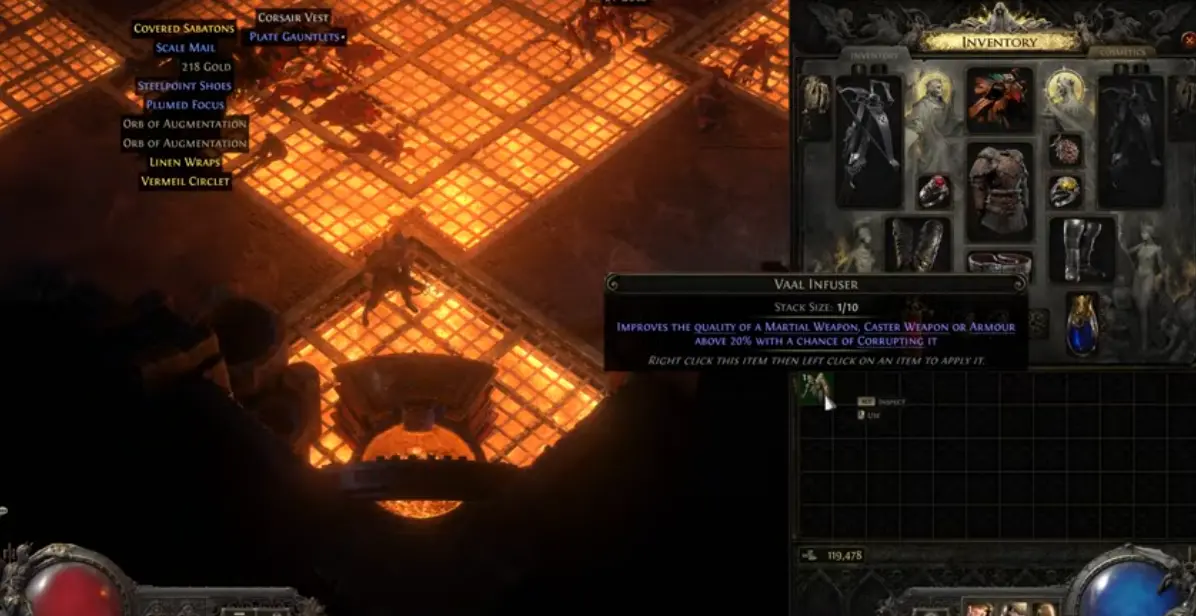Pick up the Vermeil Circlet label
The height and width of the screenshot is (616, 1196).
click(x=185, y=181)
